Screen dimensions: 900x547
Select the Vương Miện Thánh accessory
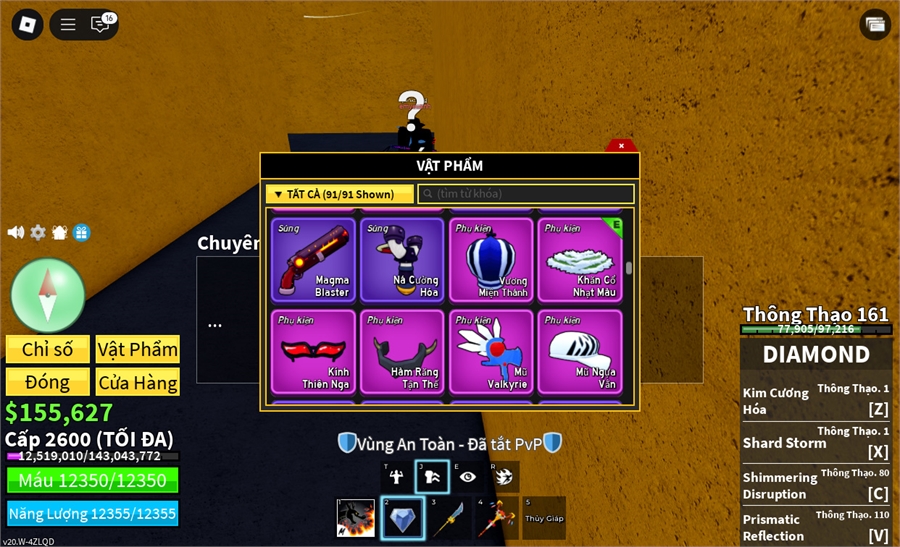(x=491, y=260)
